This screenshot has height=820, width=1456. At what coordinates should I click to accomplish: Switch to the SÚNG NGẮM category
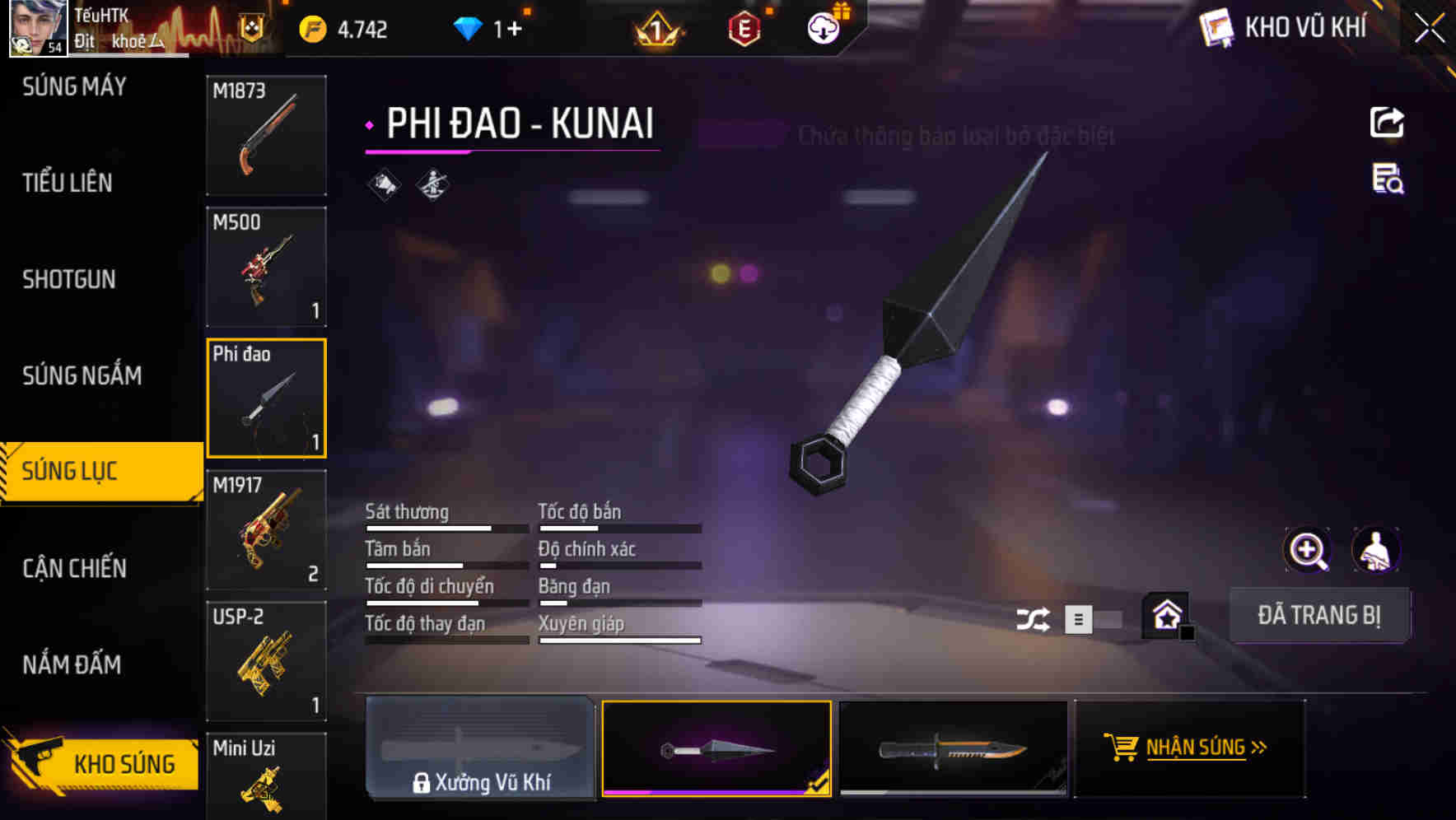tap(81, 375)
